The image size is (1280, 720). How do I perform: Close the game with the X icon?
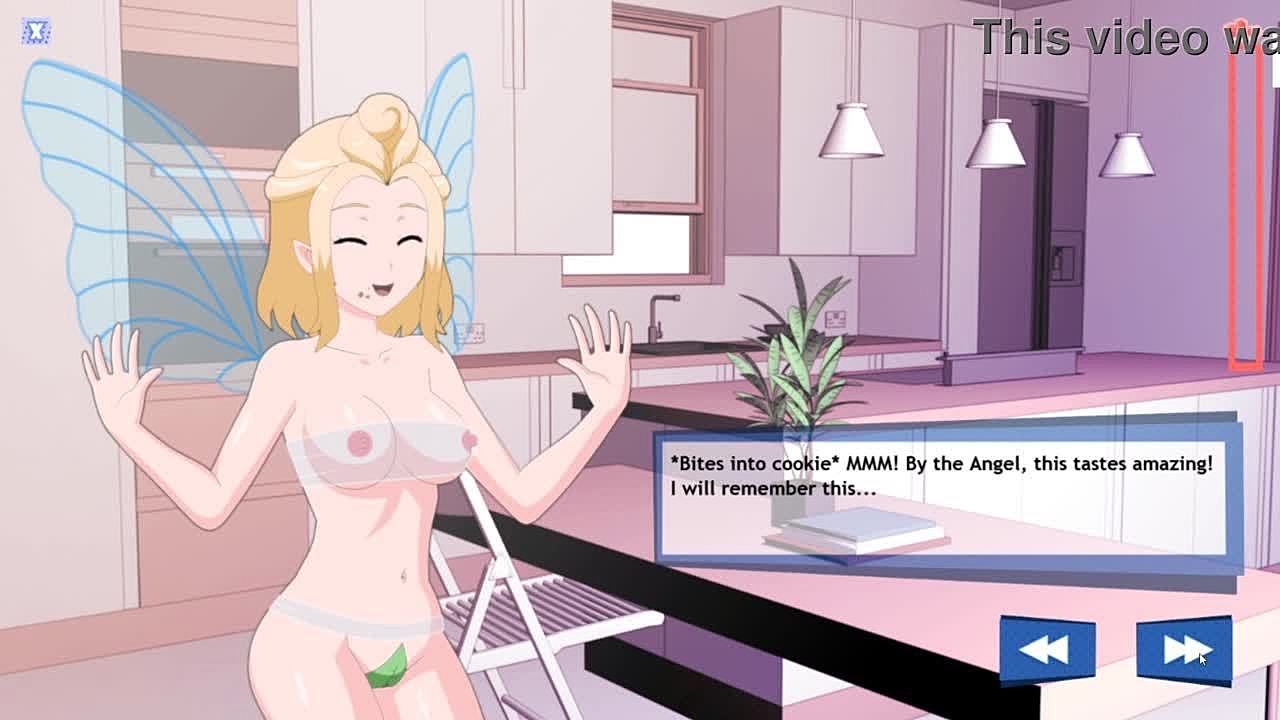[36, 31]
